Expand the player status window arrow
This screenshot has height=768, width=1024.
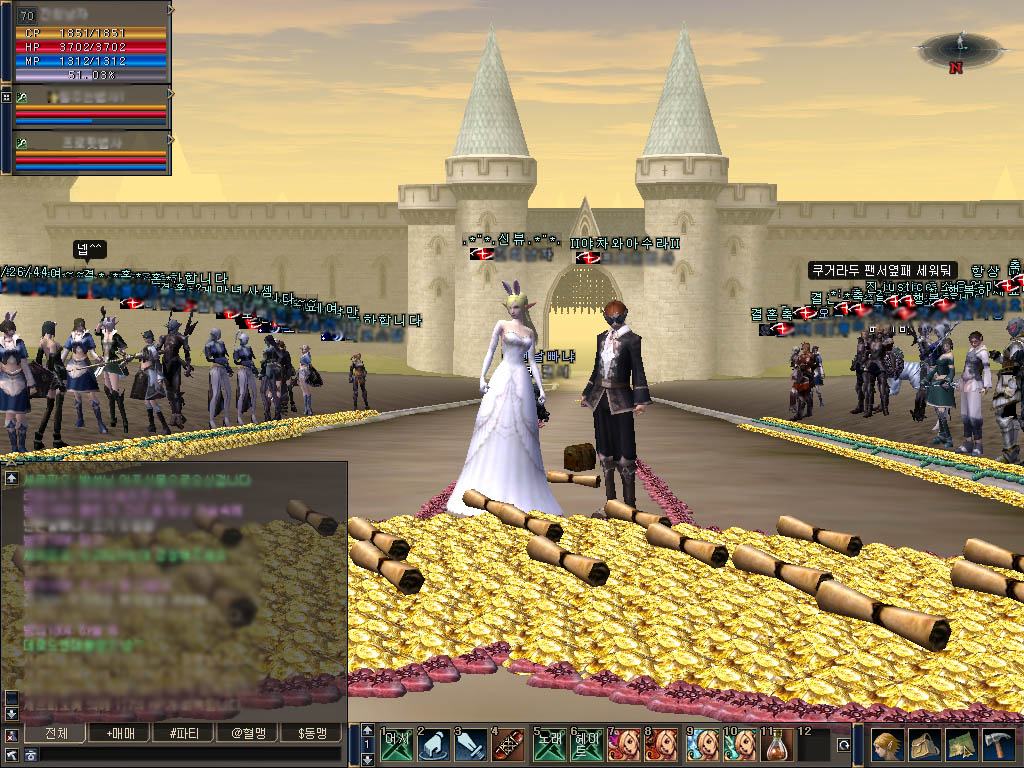(171, 9)
